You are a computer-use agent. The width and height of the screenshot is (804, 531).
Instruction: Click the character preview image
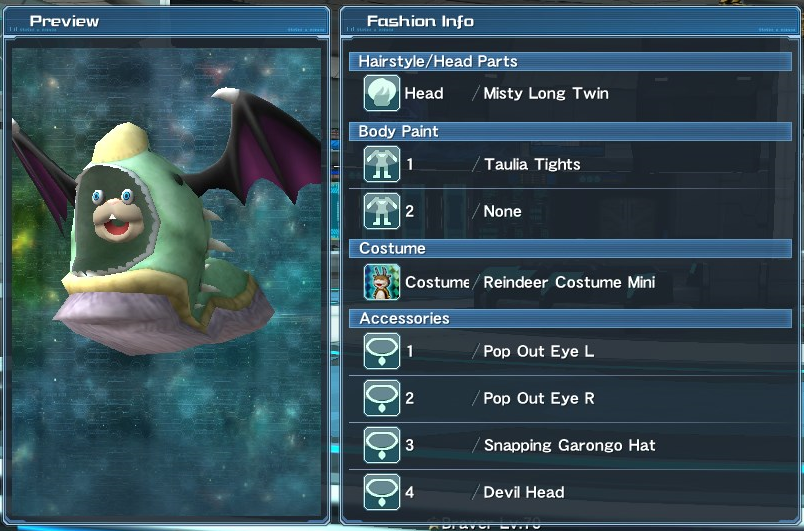pos(168,275)
